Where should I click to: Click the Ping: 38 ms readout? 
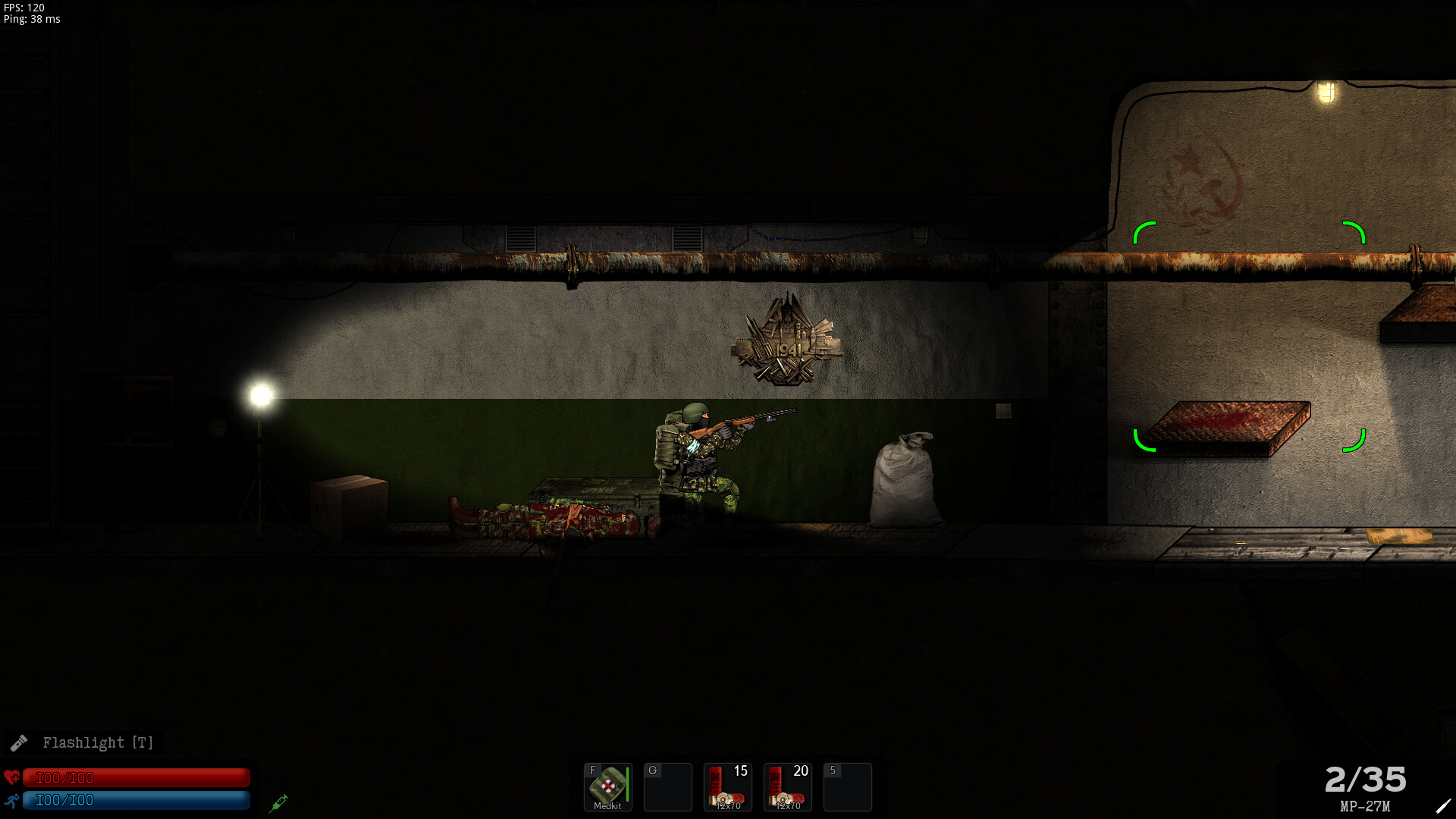[30, 20]
